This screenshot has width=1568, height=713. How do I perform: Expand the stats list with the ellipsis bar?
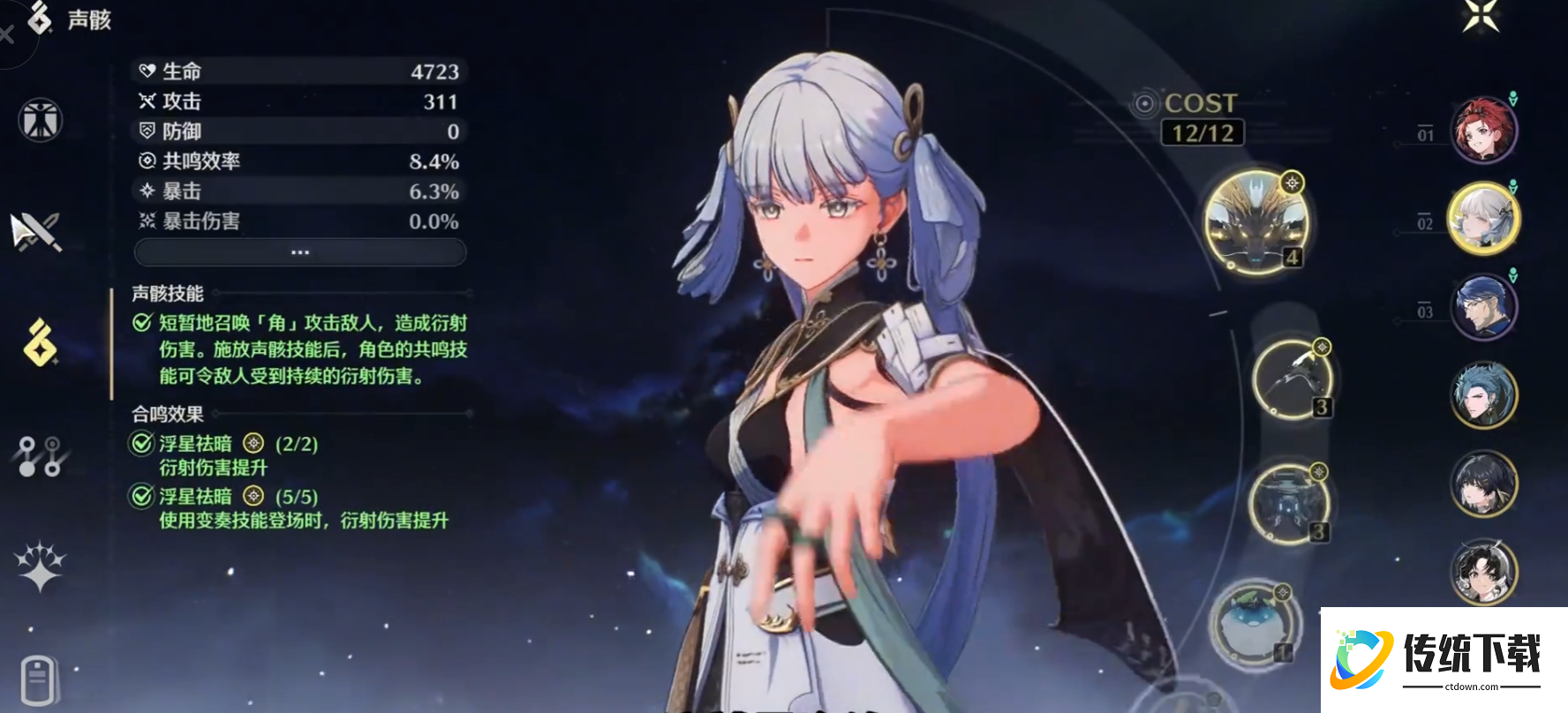point(300,252)
